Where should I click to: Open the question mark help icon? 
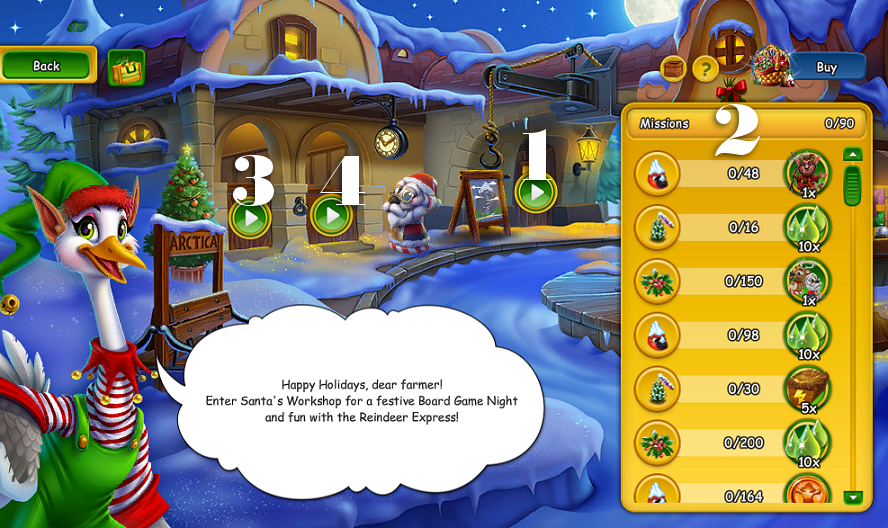point(706,68)
